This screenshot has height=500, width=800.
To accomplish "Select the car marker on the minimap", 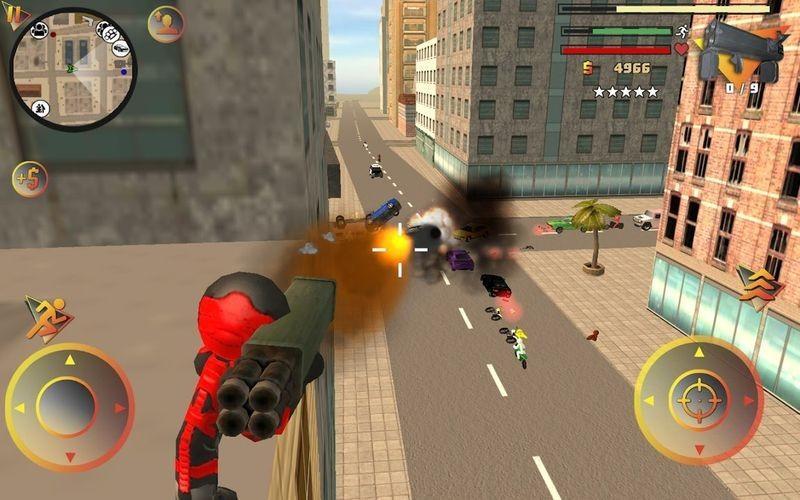I will 119,48.
